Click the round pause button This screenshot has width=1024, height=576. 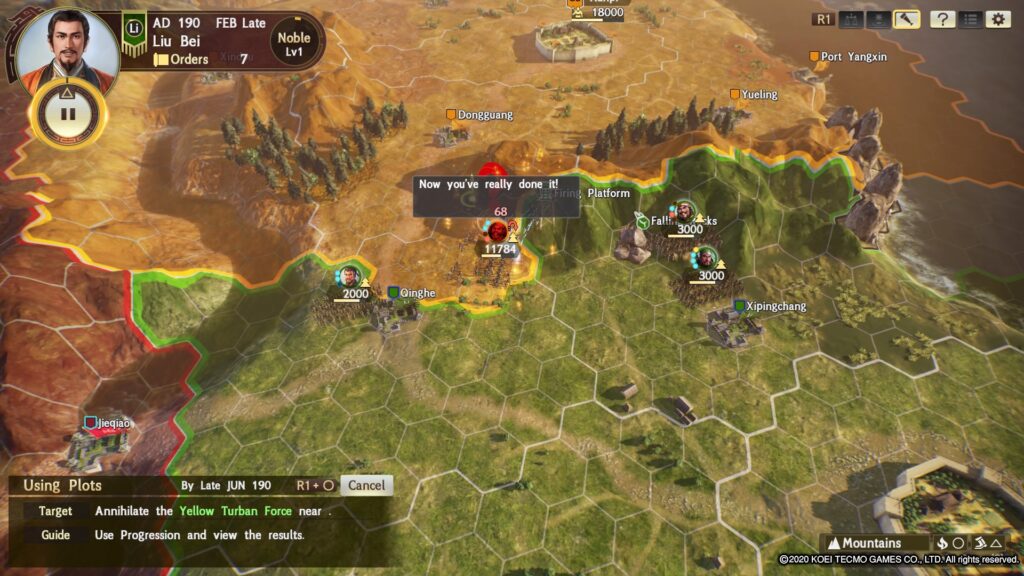tap(68, 112)
